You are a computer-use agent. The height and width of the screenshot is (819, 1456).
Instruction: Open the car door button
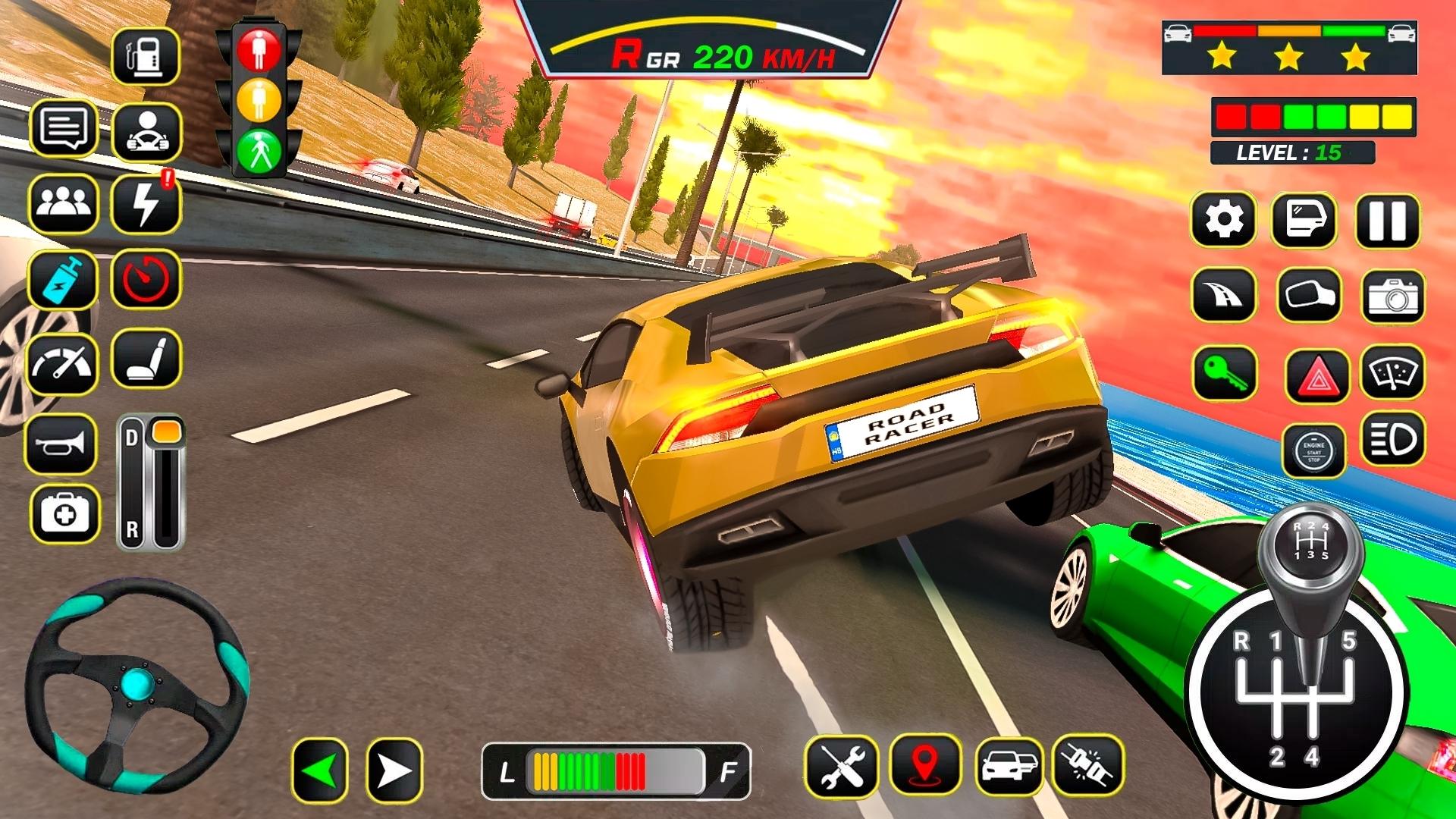1303,221
